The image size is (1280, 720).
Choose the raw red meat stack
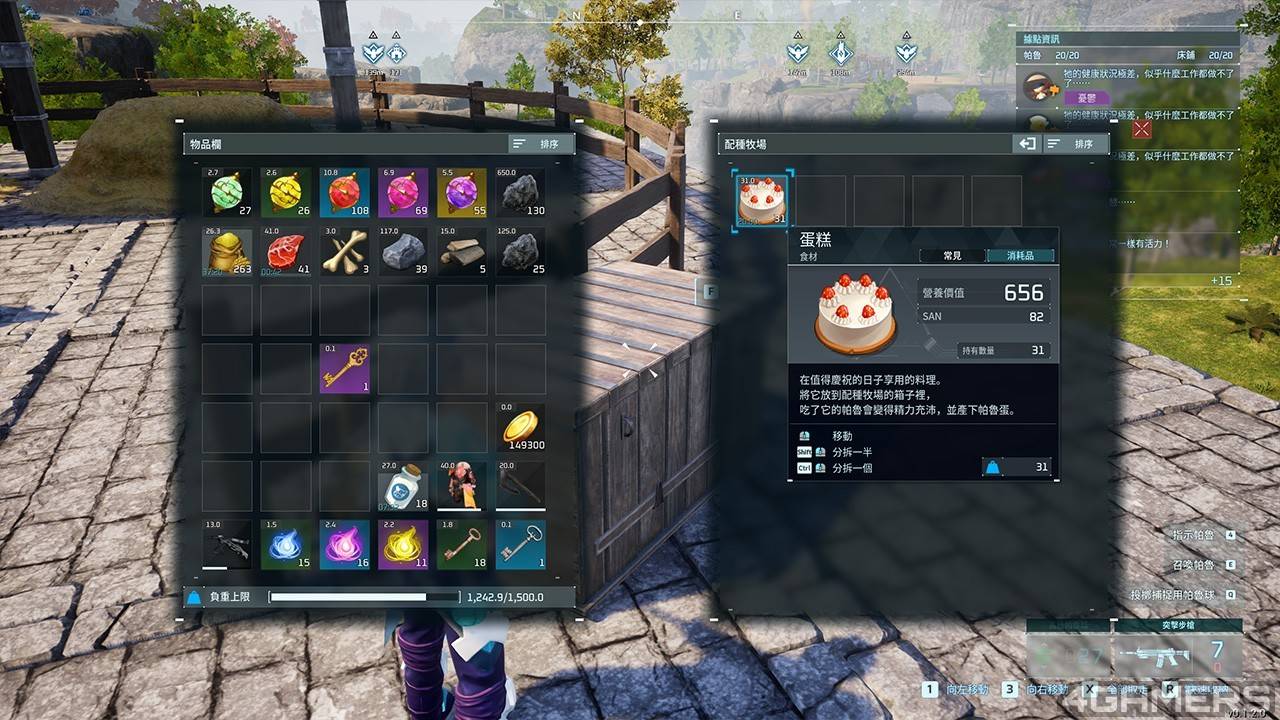286,252
